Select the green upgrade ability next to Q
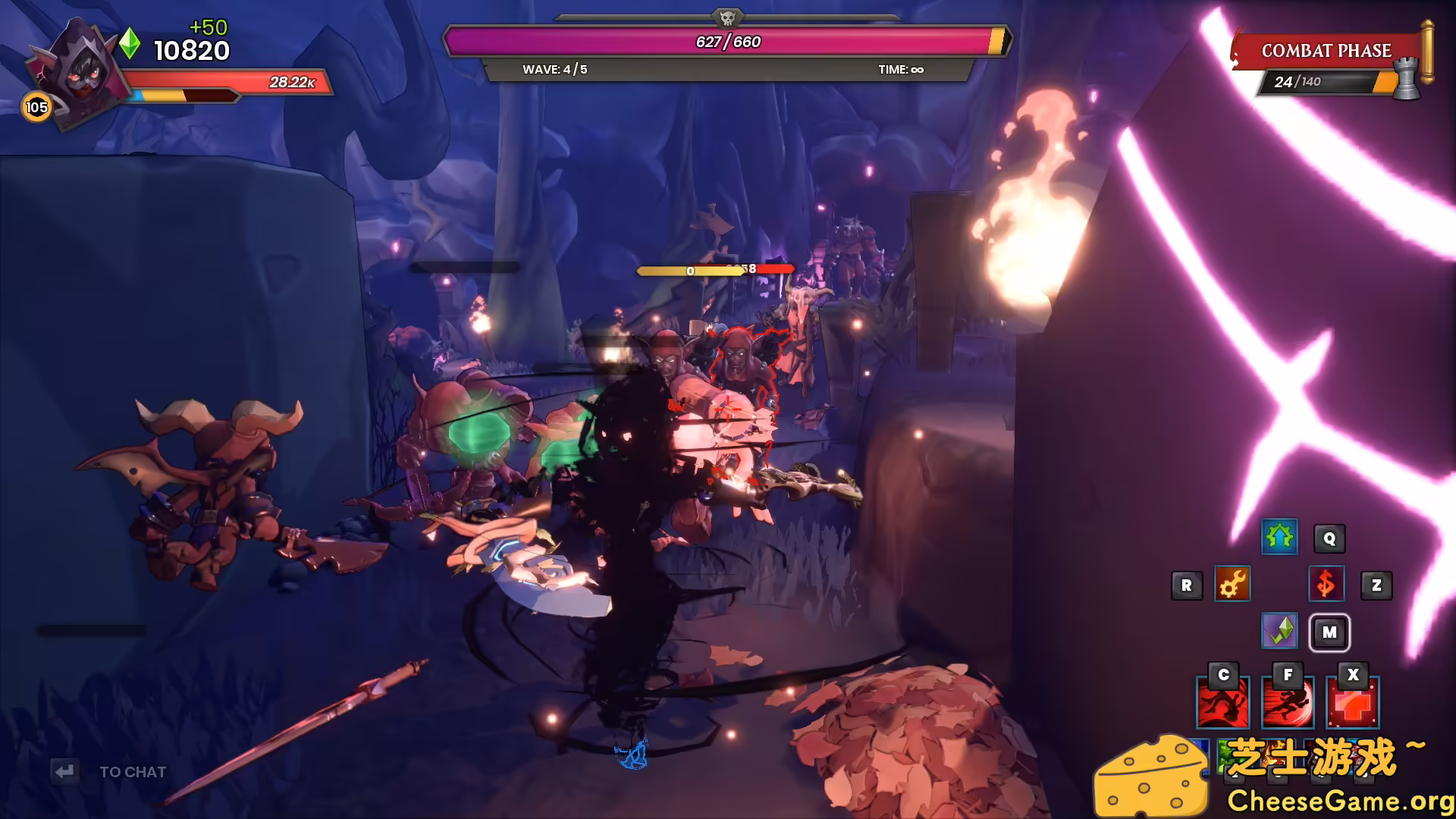Image resolution: width=1456 pixels, height=819 pixels. [1279, 538]
